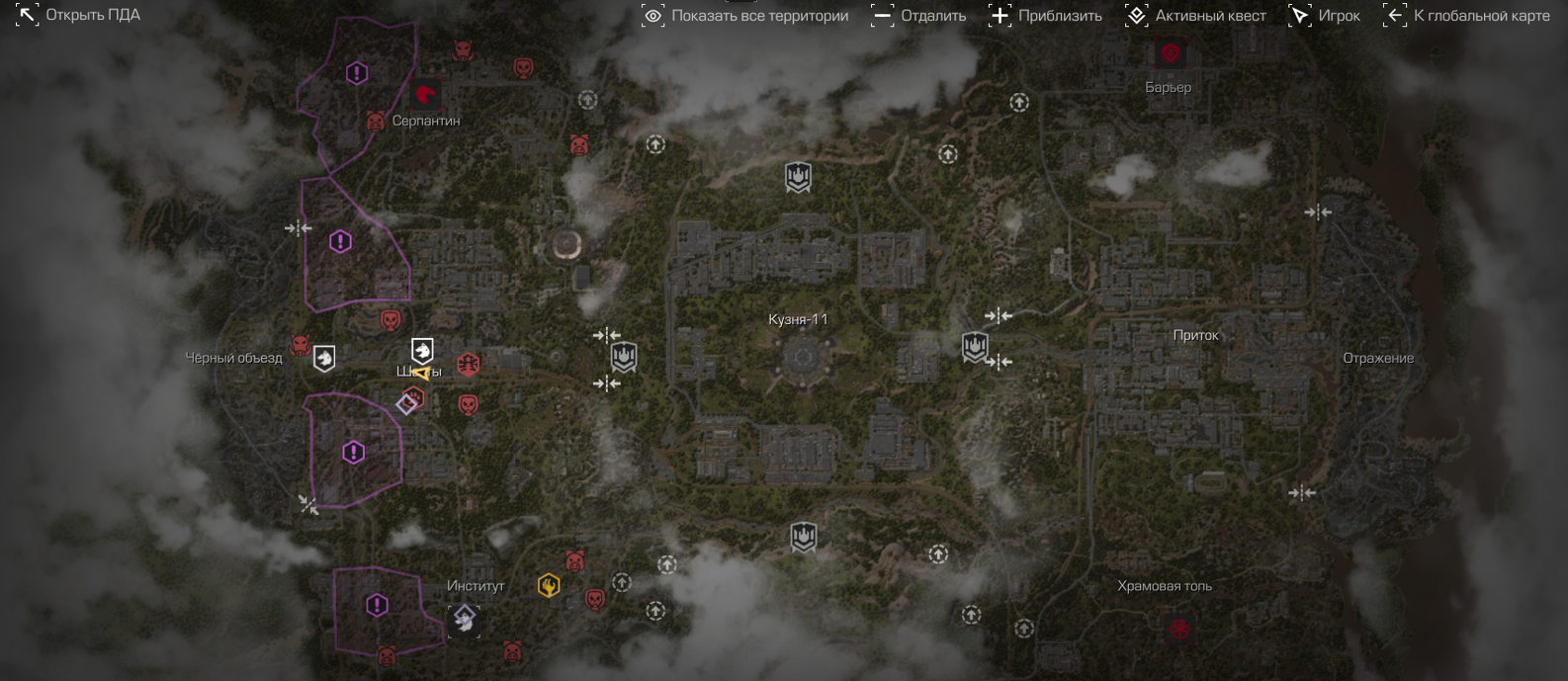Open the PDA via Открыть ПДА
Image resolution: width=1568 pixels, height=681 pixels.
(x=78, y=15)
